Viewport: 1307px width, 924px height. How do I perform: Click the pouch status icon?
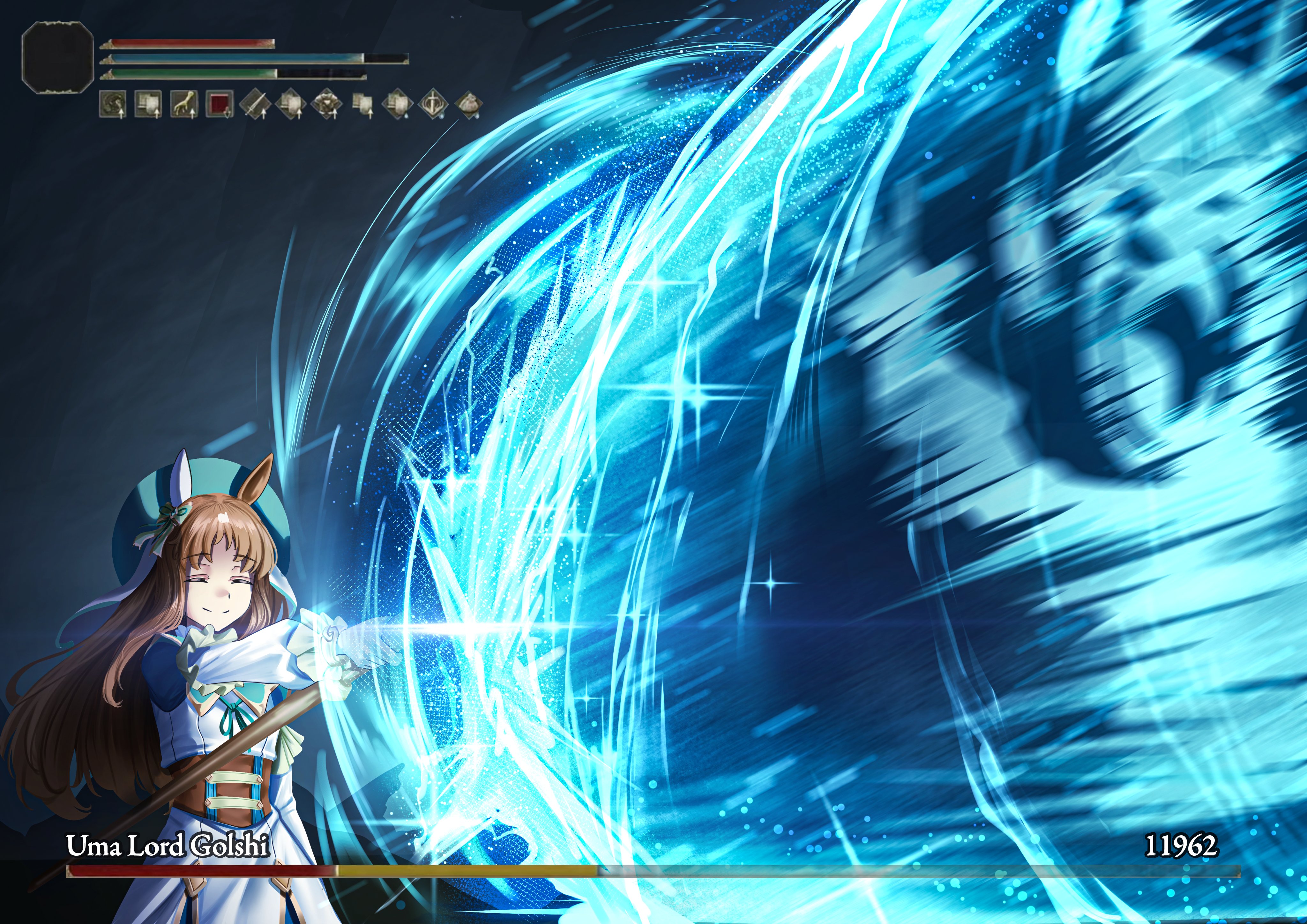point(468,104)
